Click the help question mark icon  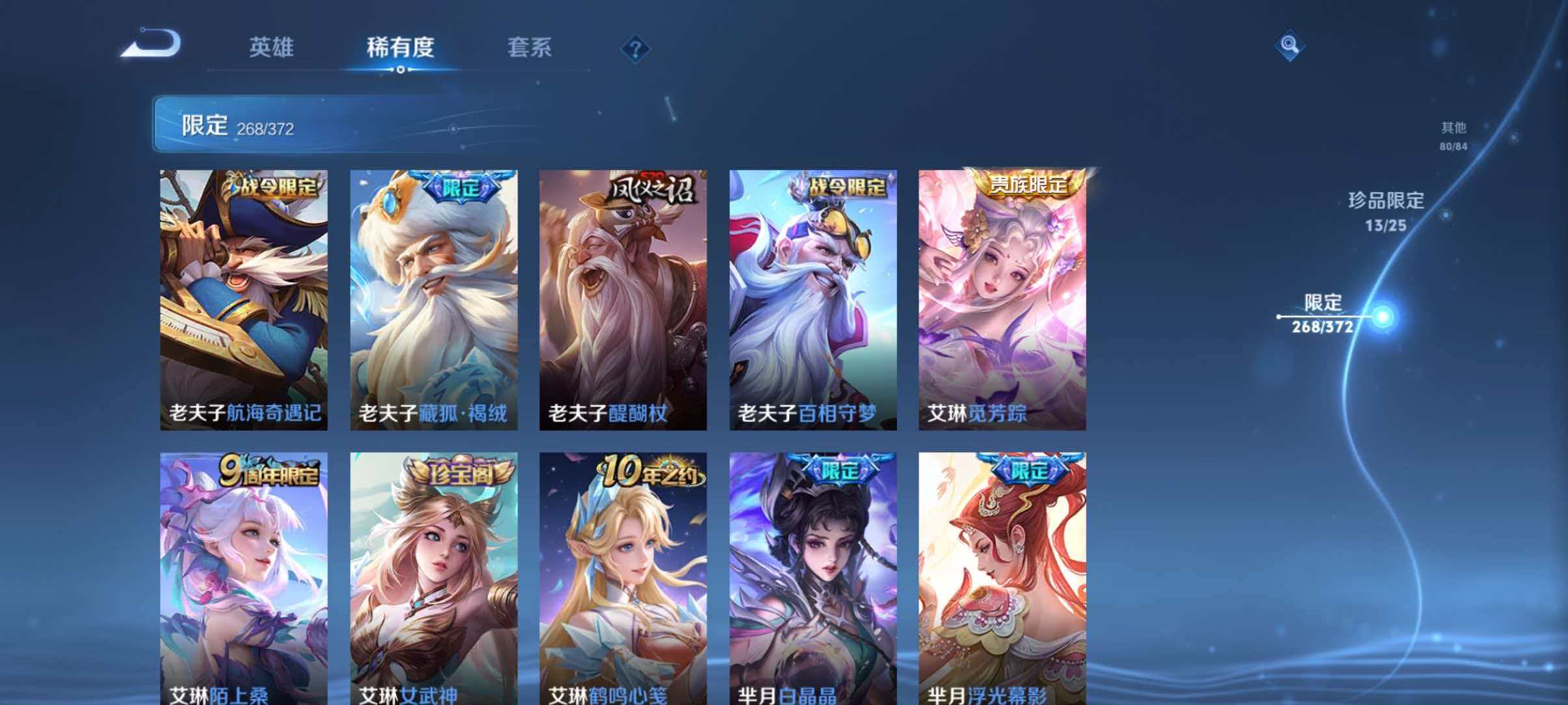pyautogui.click(x=635, y=49)
